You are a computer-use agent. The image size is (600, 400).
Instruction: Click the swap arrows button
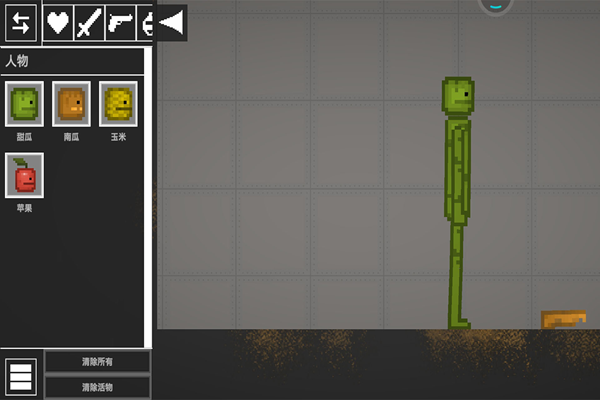tap(21, 22)
